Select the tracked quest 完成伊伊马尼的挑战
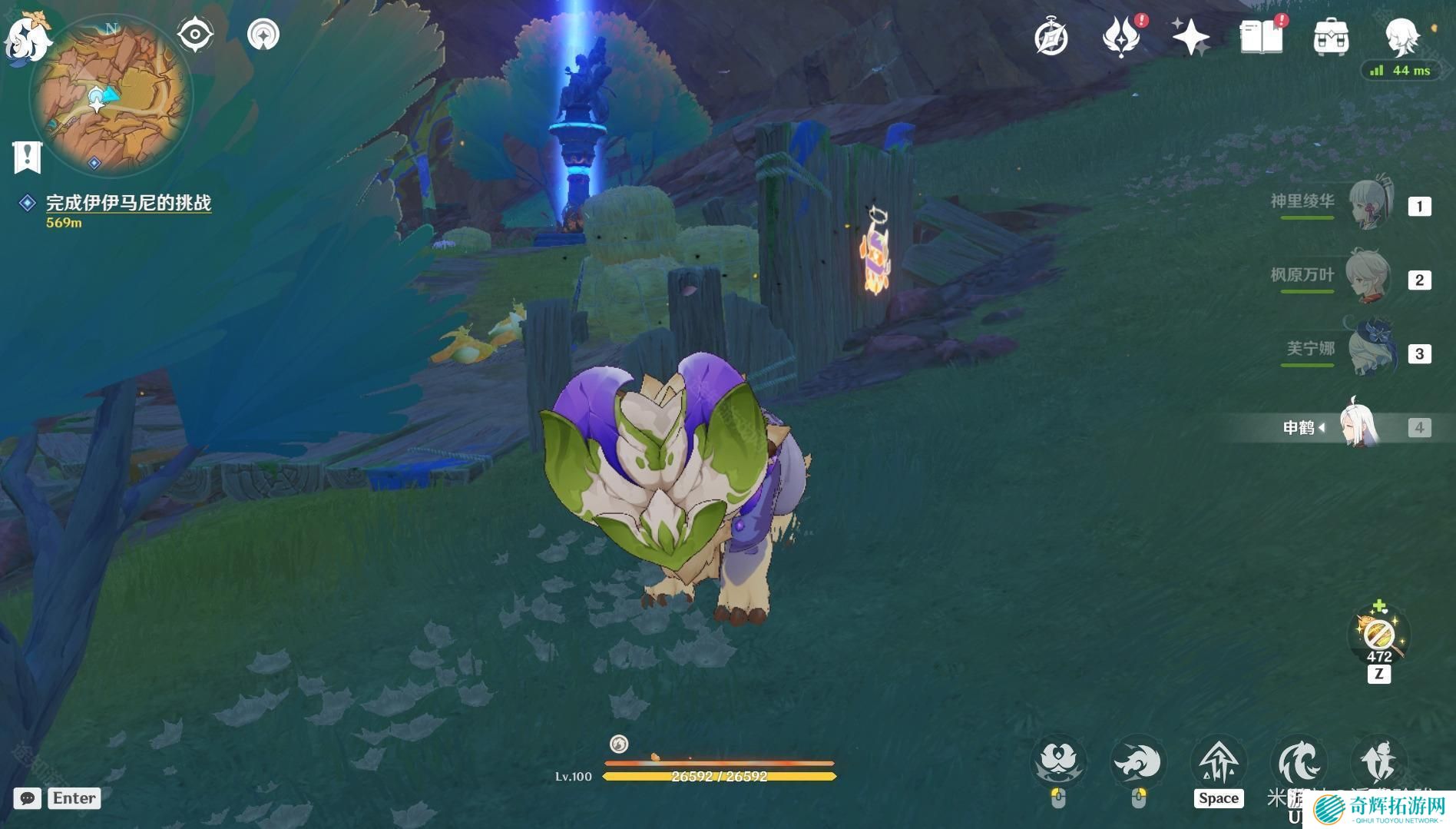Screen dimensions: 1456x829 pyautogui.click(x=127, y=203)
